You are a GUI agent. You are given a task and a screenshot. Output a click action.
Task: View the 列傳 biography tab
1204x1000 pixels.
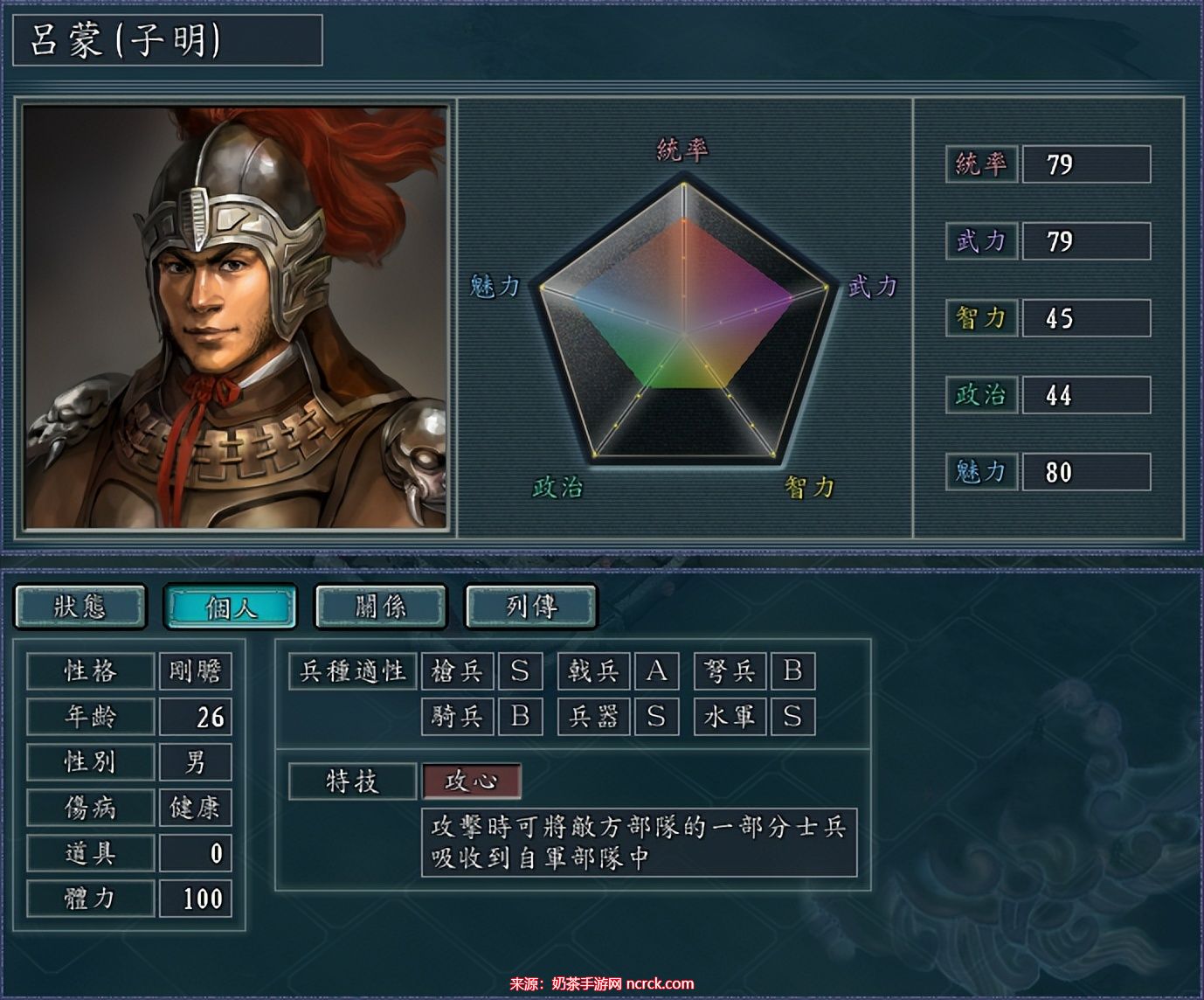click(x=529, y=605)
